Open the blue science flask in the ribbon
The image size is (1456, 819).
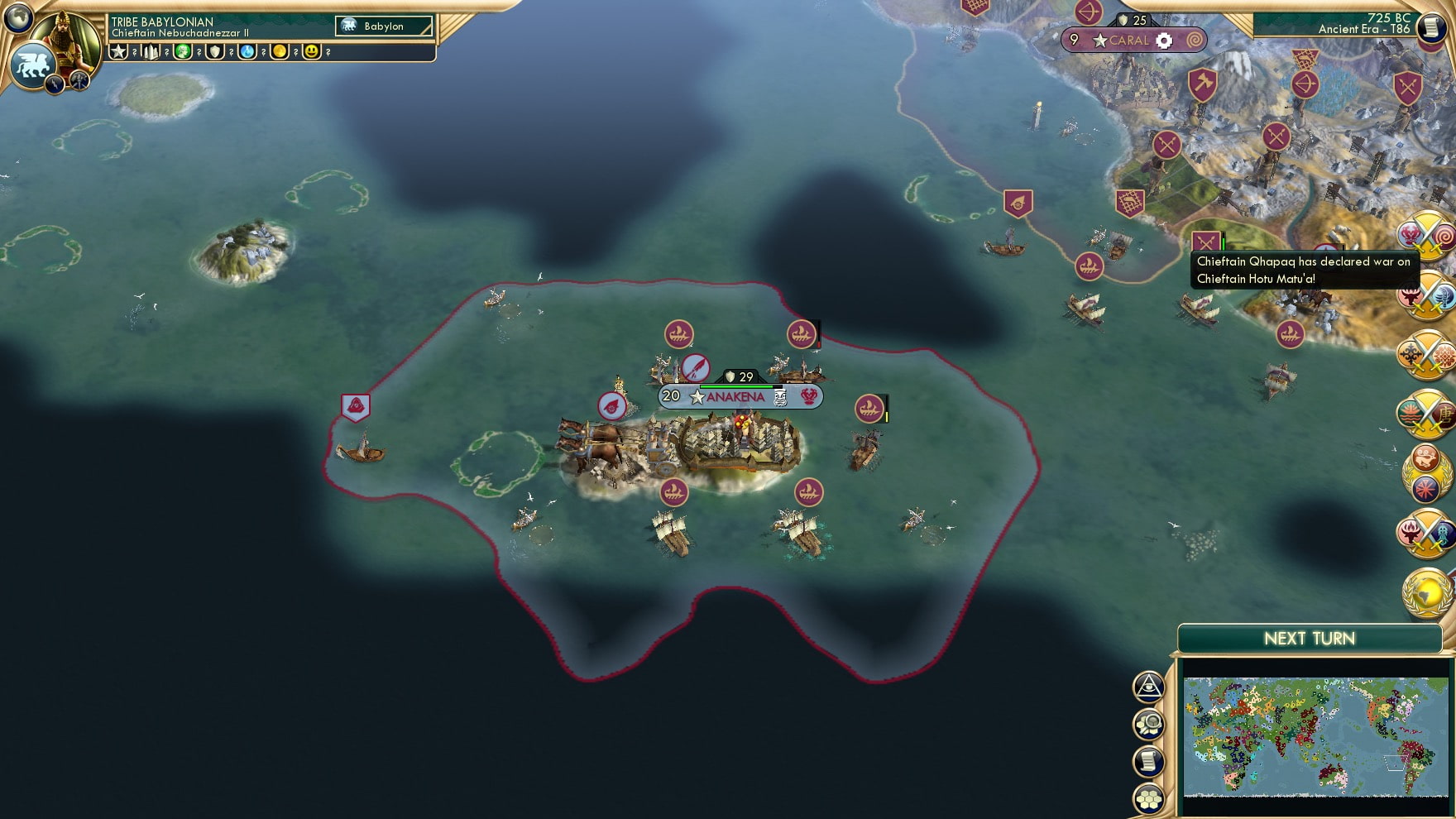point(246,51)
